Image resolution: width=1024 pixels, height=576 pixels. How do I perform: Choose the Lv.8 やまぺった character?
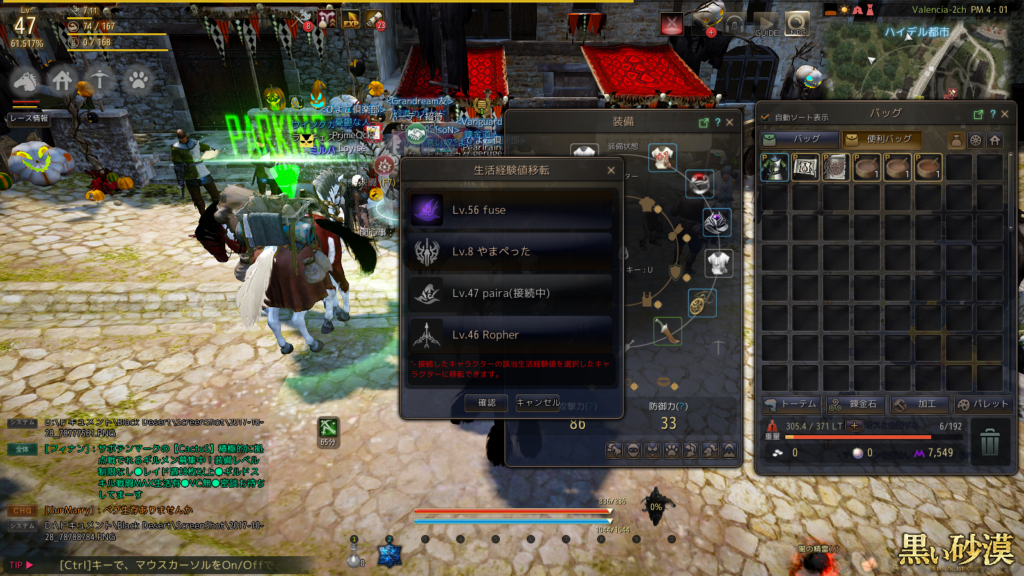[x=511, y=251]
